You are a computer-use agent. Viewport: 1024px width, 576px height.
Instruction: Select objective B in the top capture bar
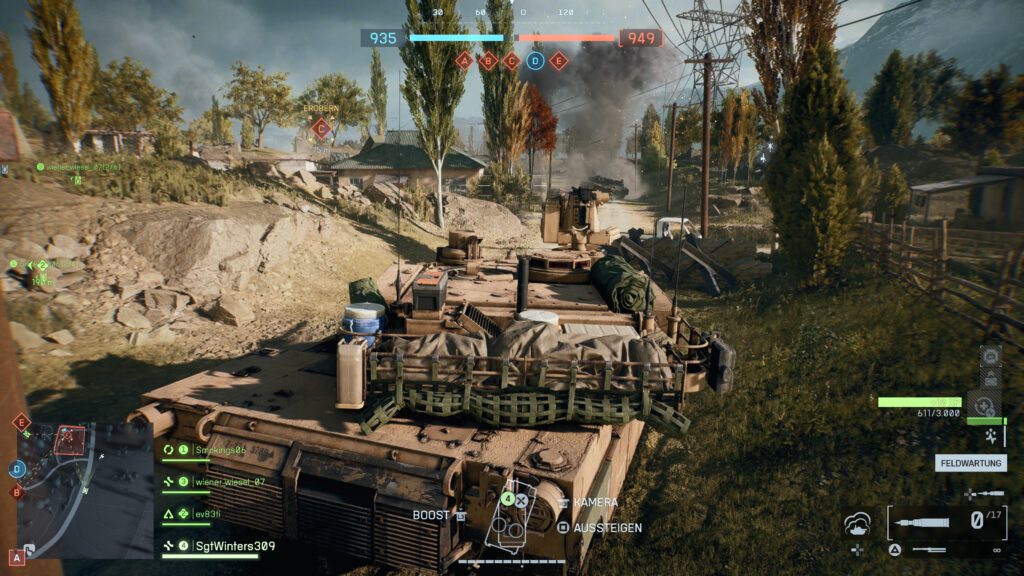487,60
